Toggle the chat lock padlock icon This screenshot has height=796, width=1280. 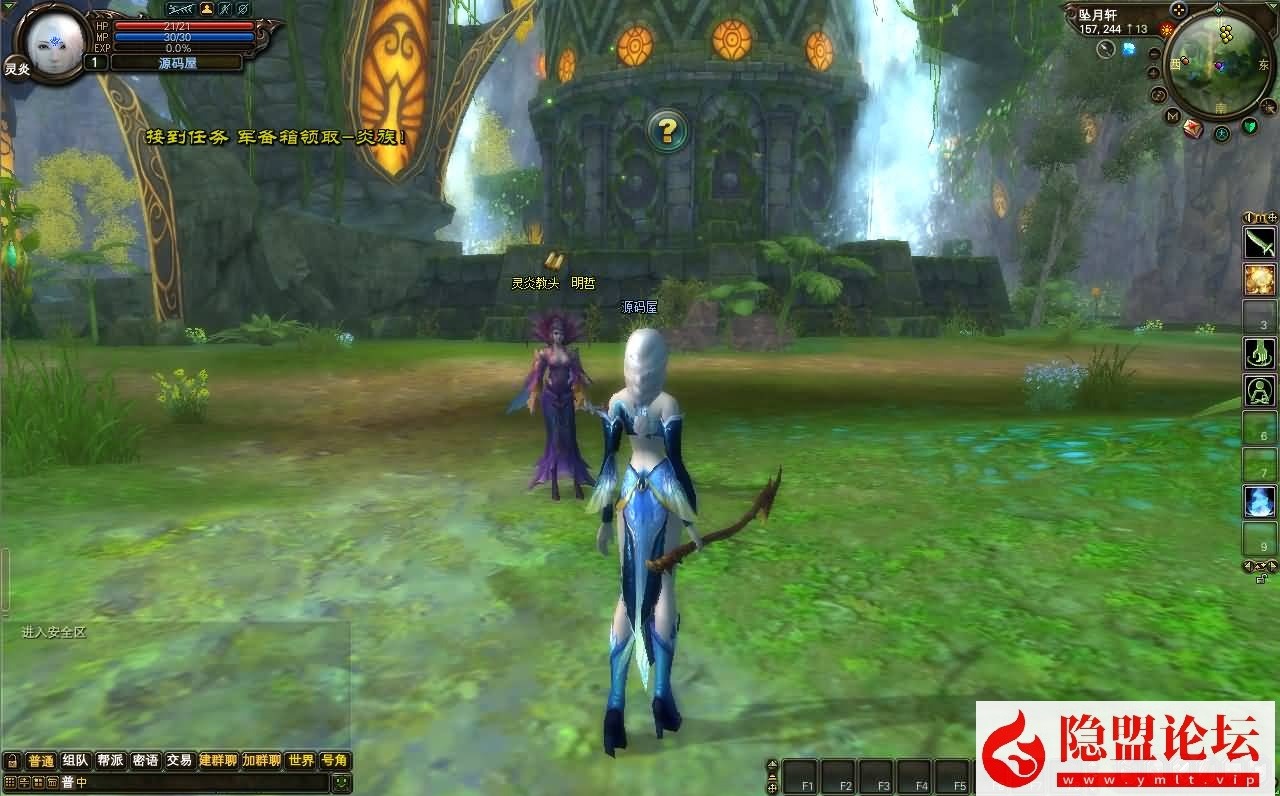coord(12,761)
